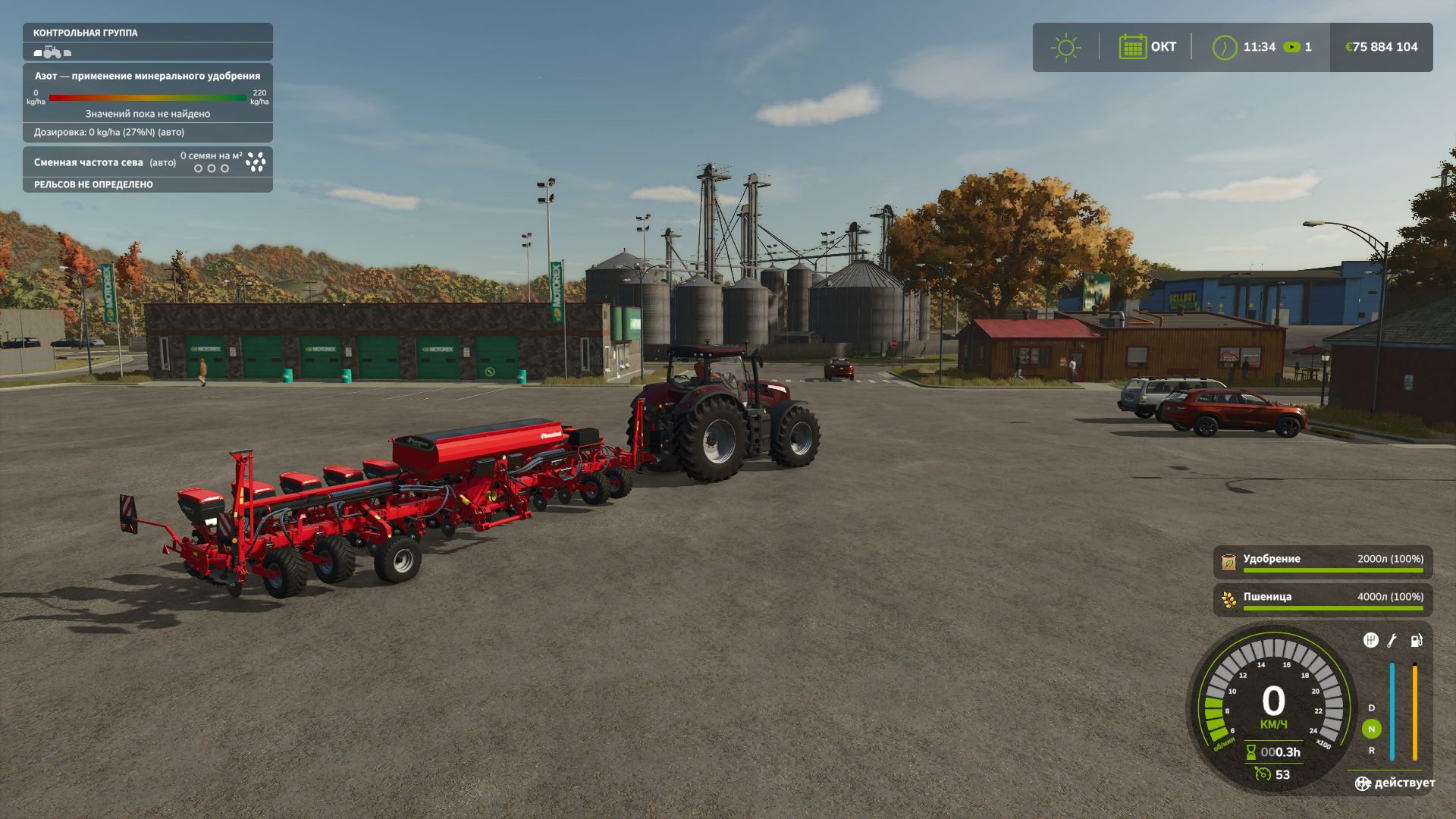Toggle the green time-scale play icon
Viewport: 1456px width, 819px height.
(1291, 47)
